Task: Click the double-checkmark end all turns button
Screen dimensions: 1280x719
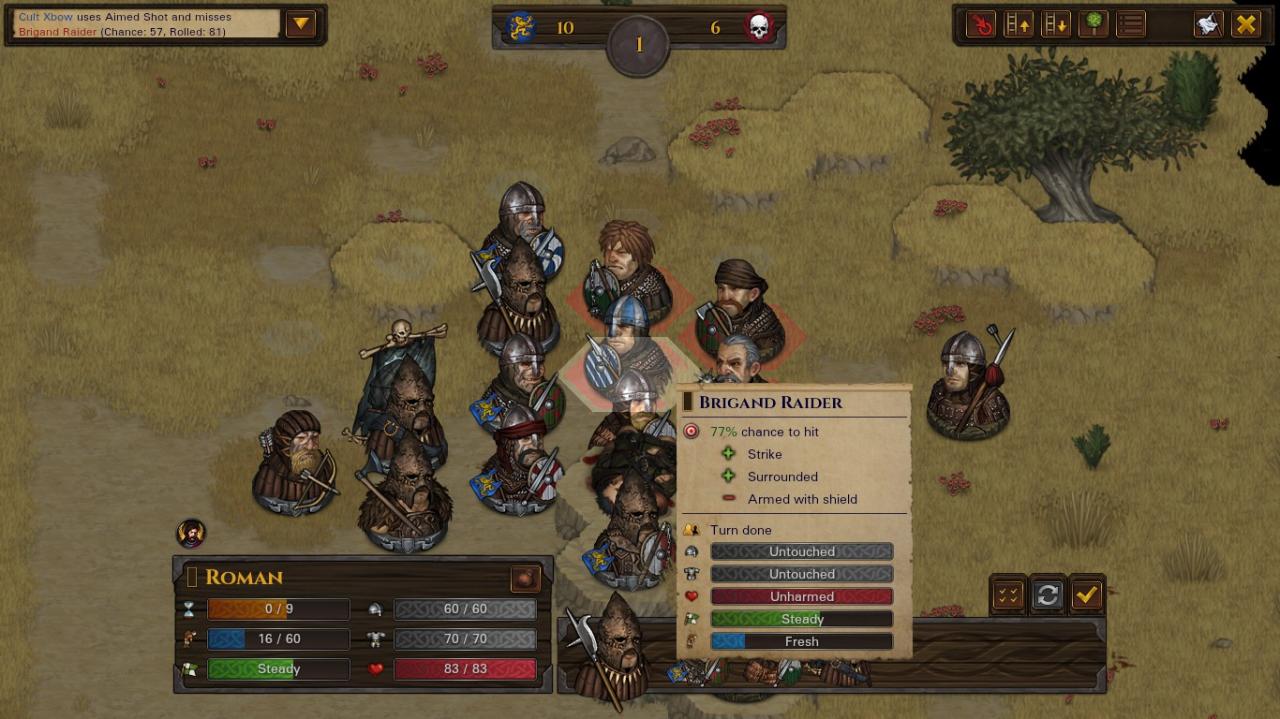Action: pyautogui.click(x=1008, y=595)
